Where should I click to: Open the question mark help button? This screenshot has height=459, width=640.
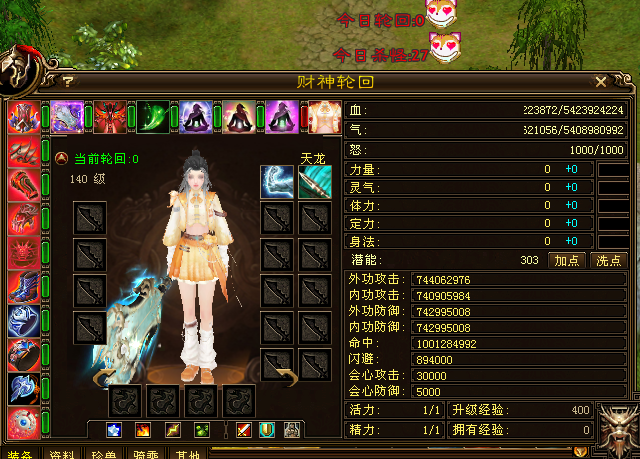click(68, 82)
